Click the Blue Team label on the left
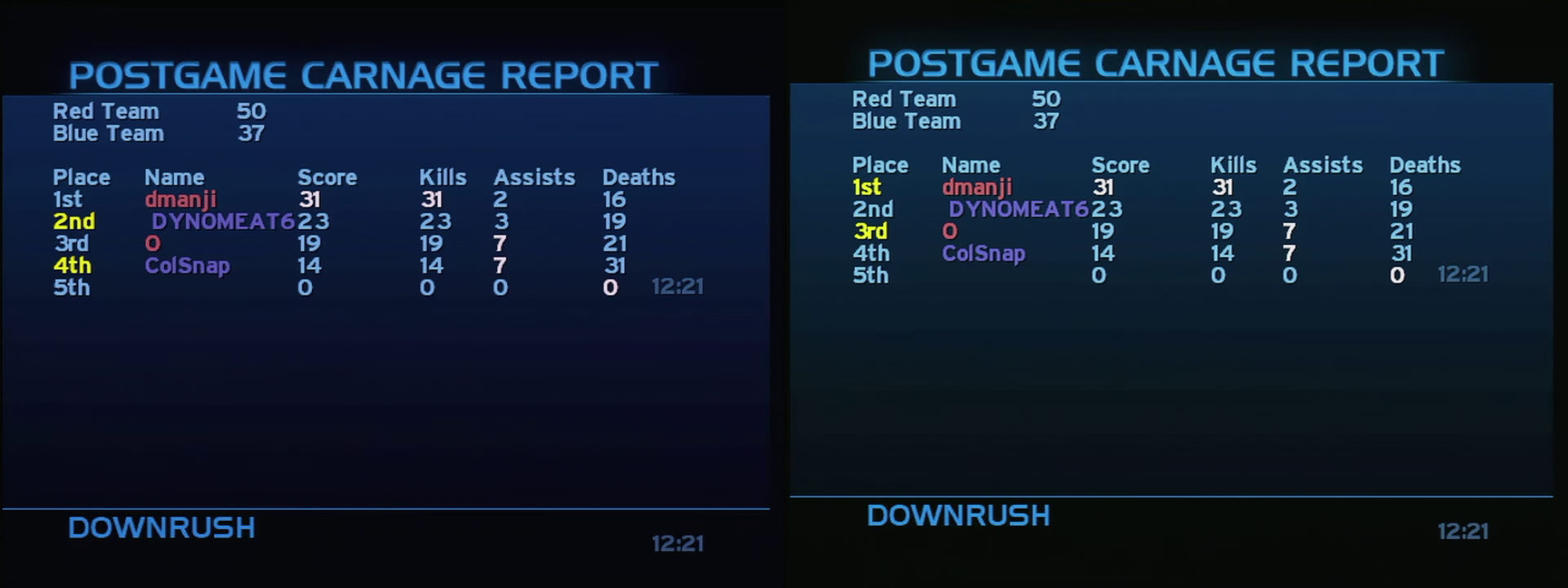 tap(109, 132)
